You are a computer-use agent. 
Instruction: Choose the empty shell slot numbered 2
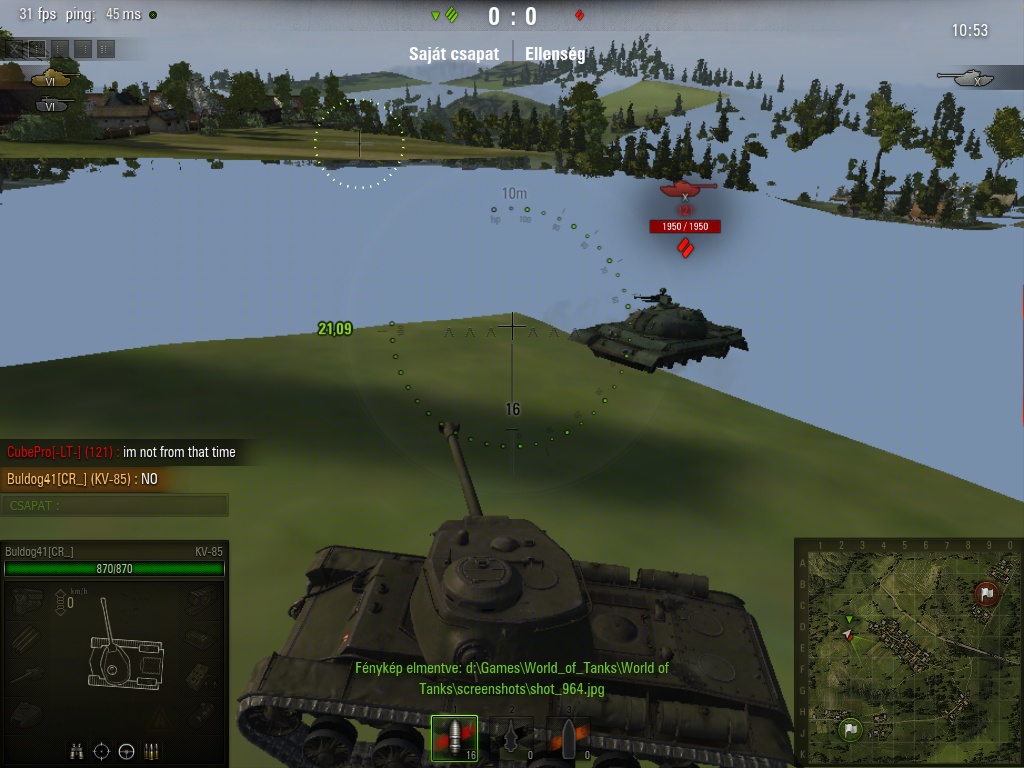point(512,739)
